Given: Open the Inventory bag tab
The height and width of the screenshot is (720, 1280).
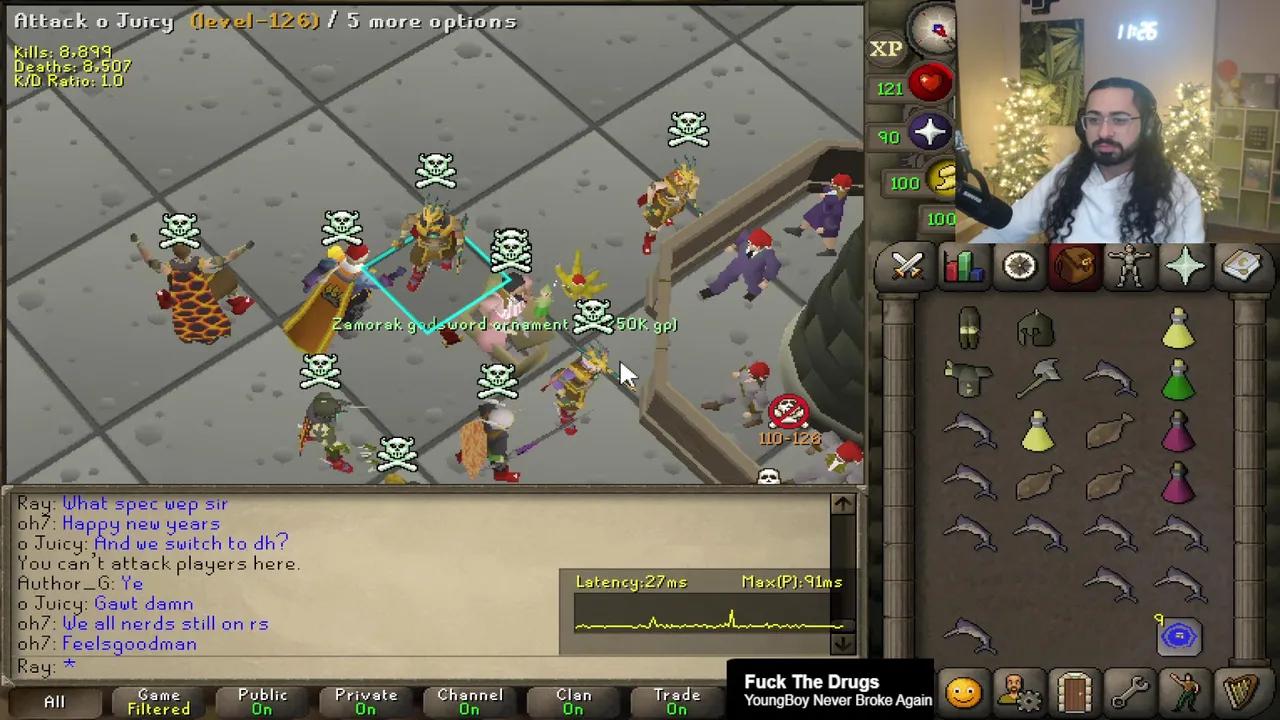Looking at the screenshot, I should (1073, 265).
